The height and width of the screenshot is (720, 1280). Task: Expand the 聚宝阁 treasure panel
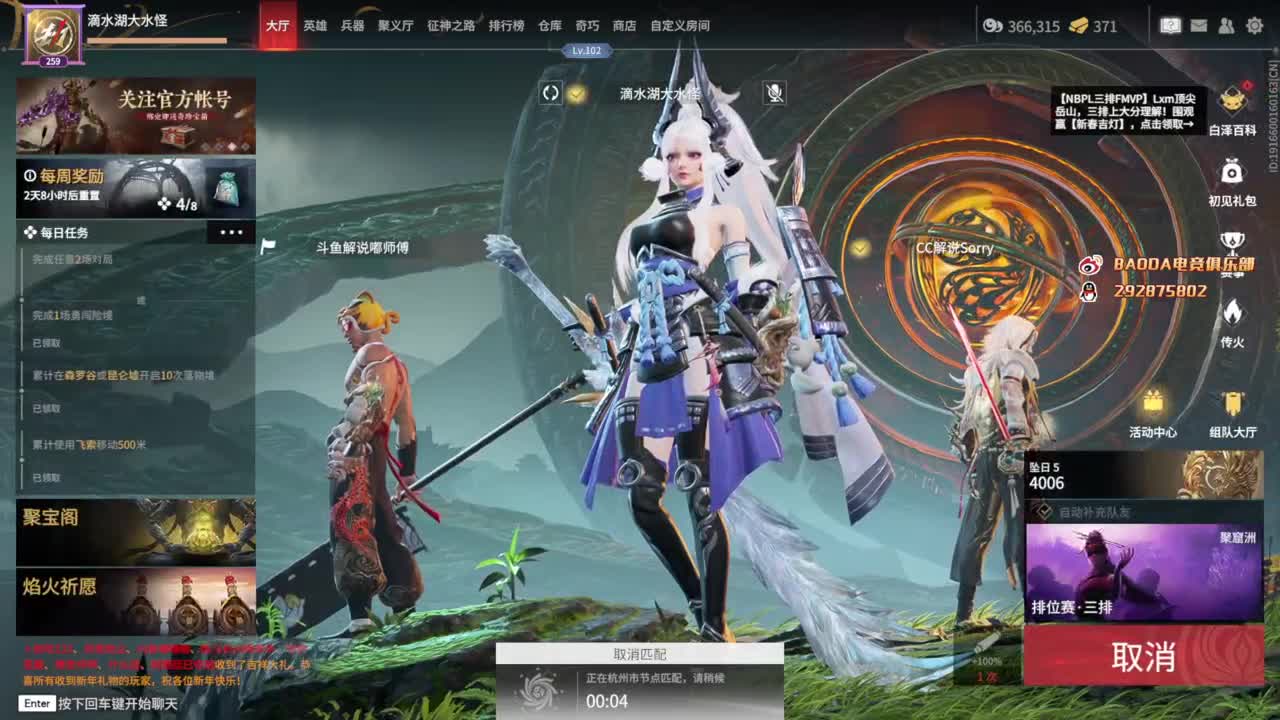pyautogui.click(x=135, y=530)
